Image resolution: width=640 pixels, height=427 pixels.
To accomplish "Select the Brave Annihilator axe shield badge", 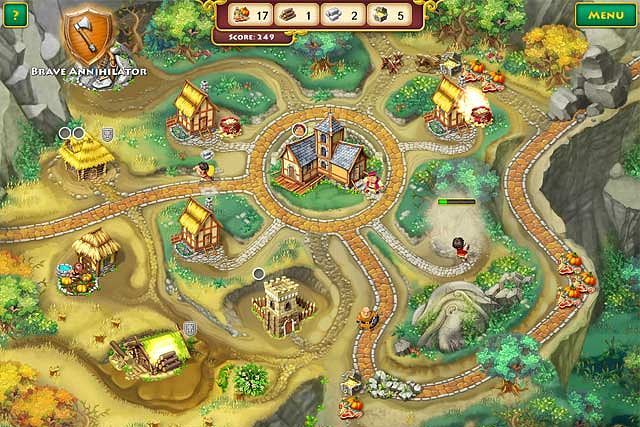I will 87,36.
